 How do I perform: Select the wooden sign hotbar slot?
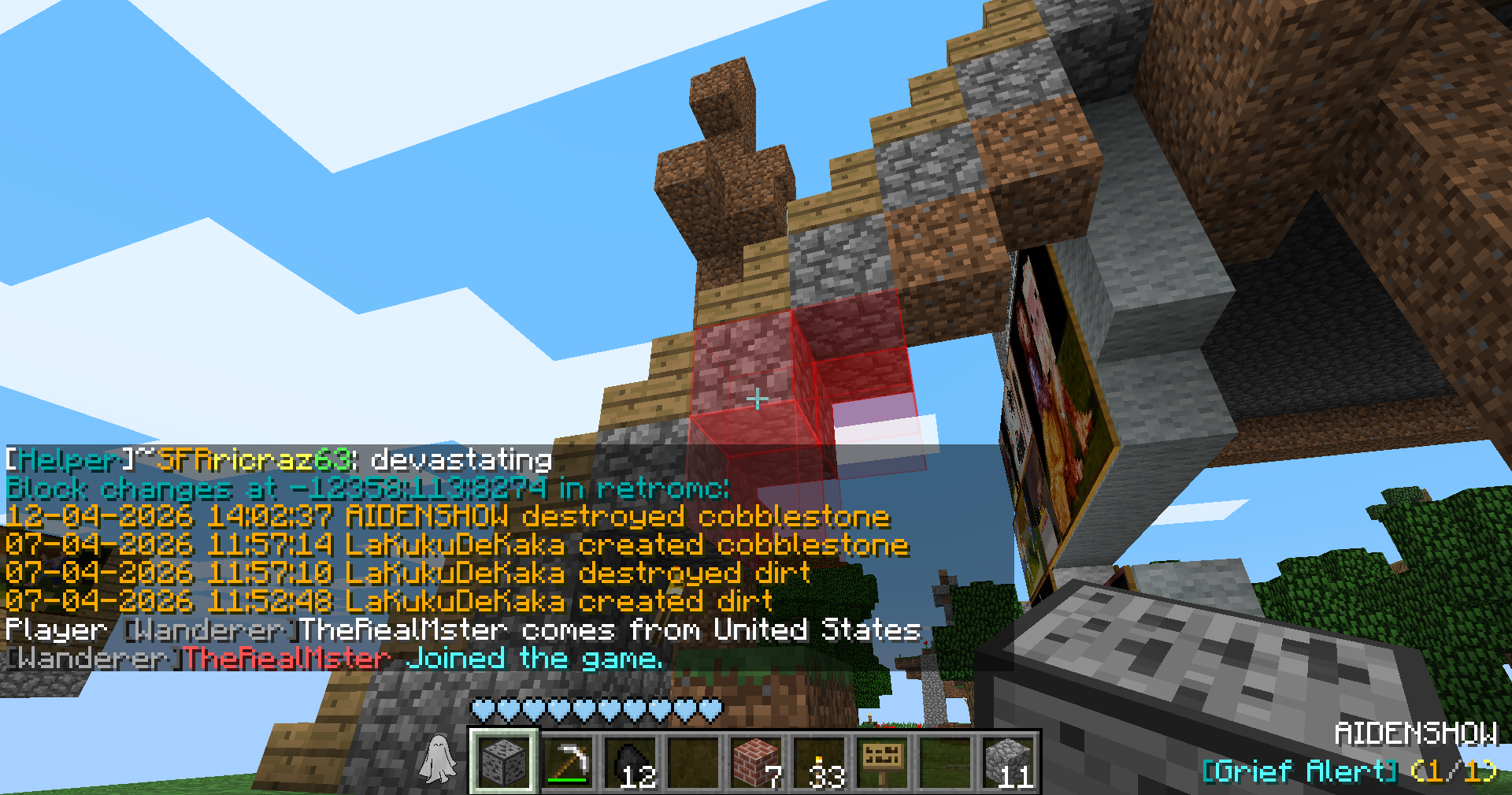coord(882,761)
